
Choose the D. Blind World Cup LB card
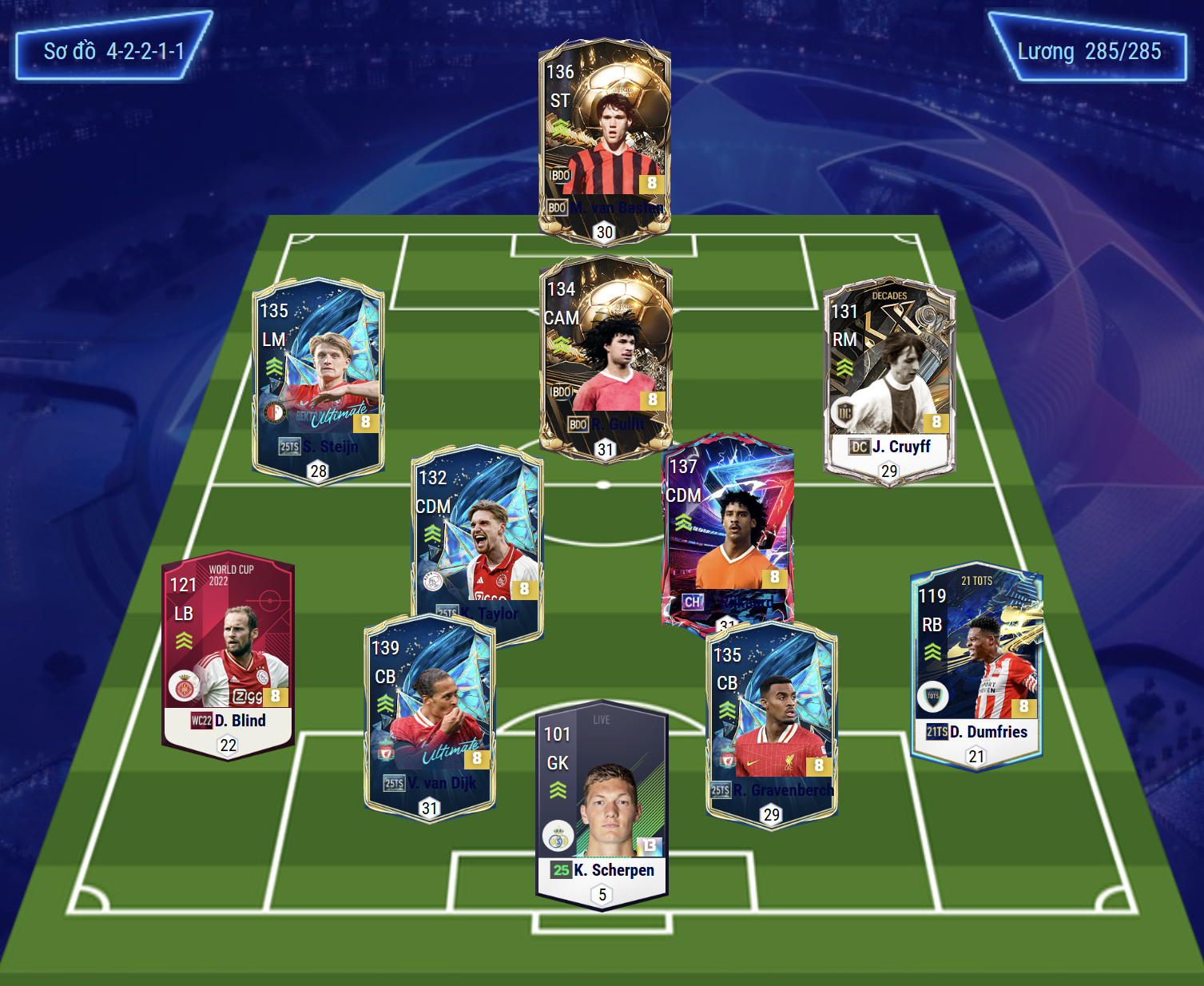(228, 655)
